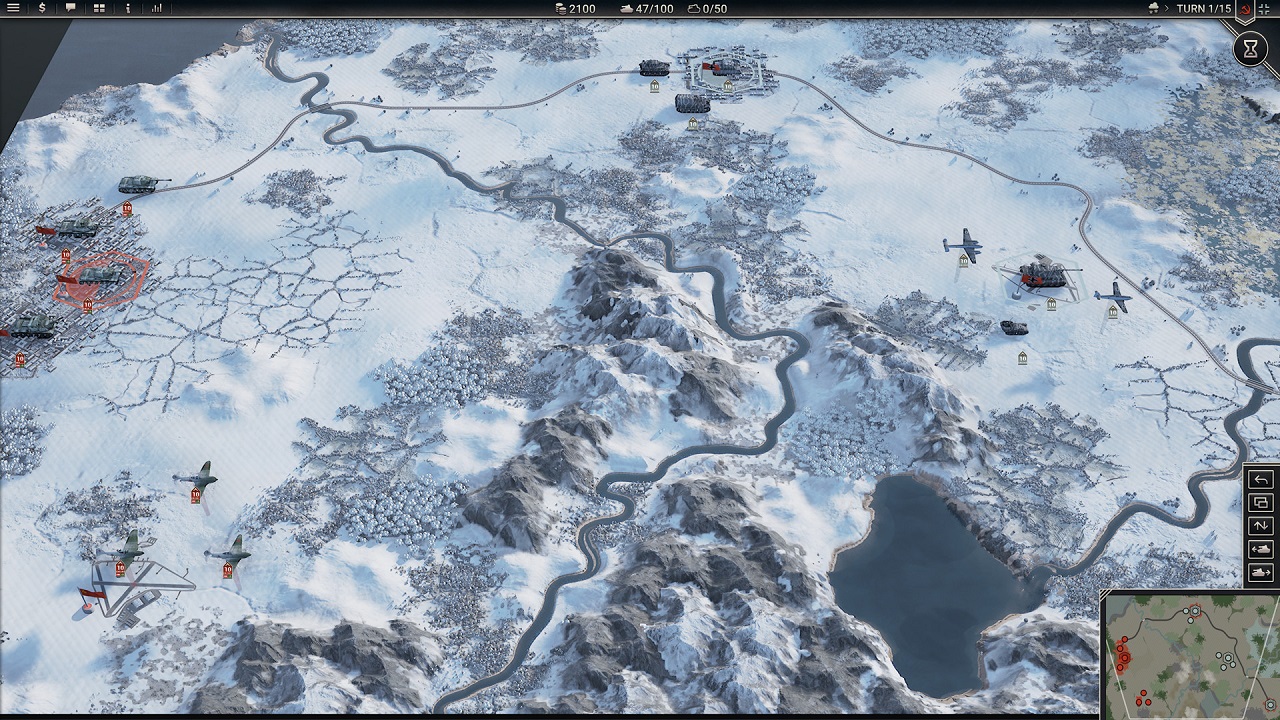Open the hamburger main menu

[13, 8]
